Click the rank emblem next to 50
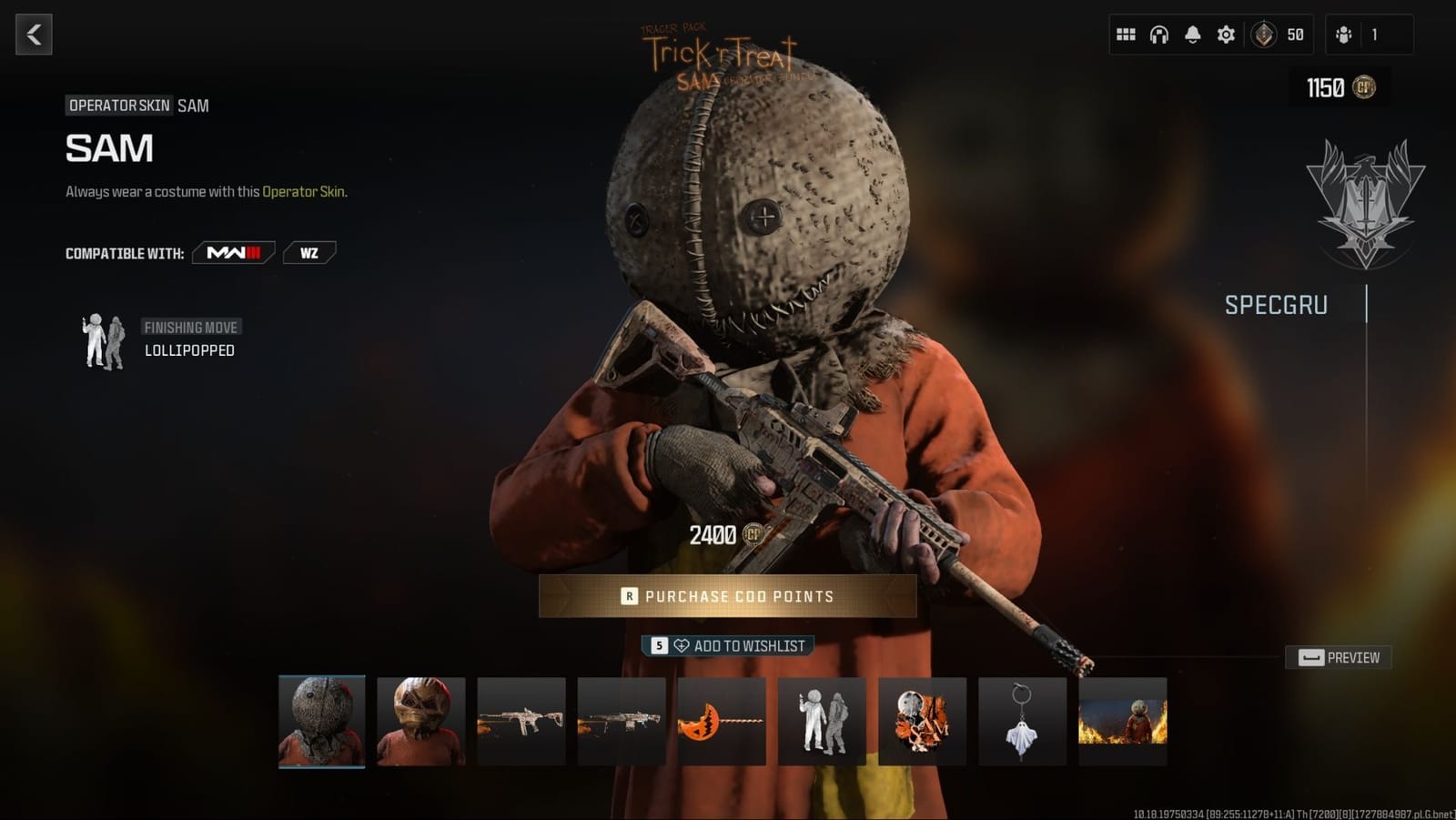This screenshot has height=820, width=1456. pos(1265,35)
